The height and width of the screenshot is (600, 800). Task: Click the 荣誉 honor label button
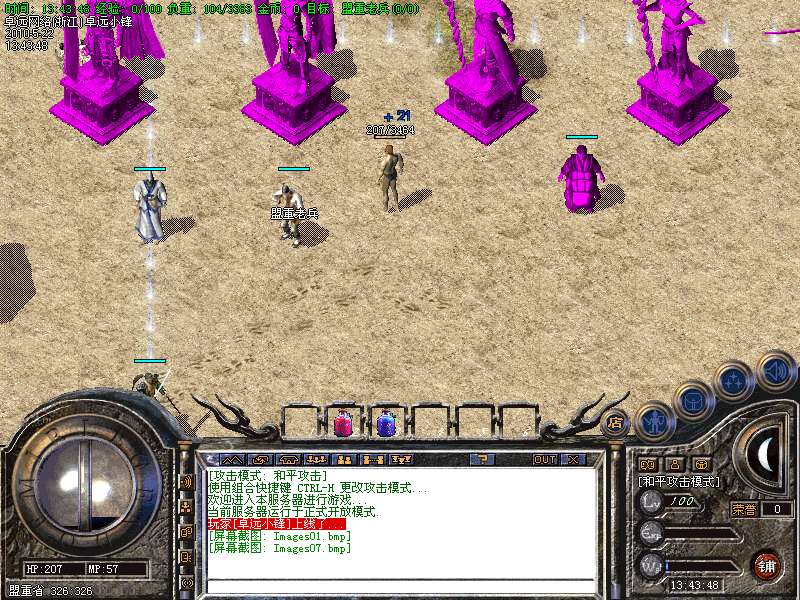[x=743, y=509]
